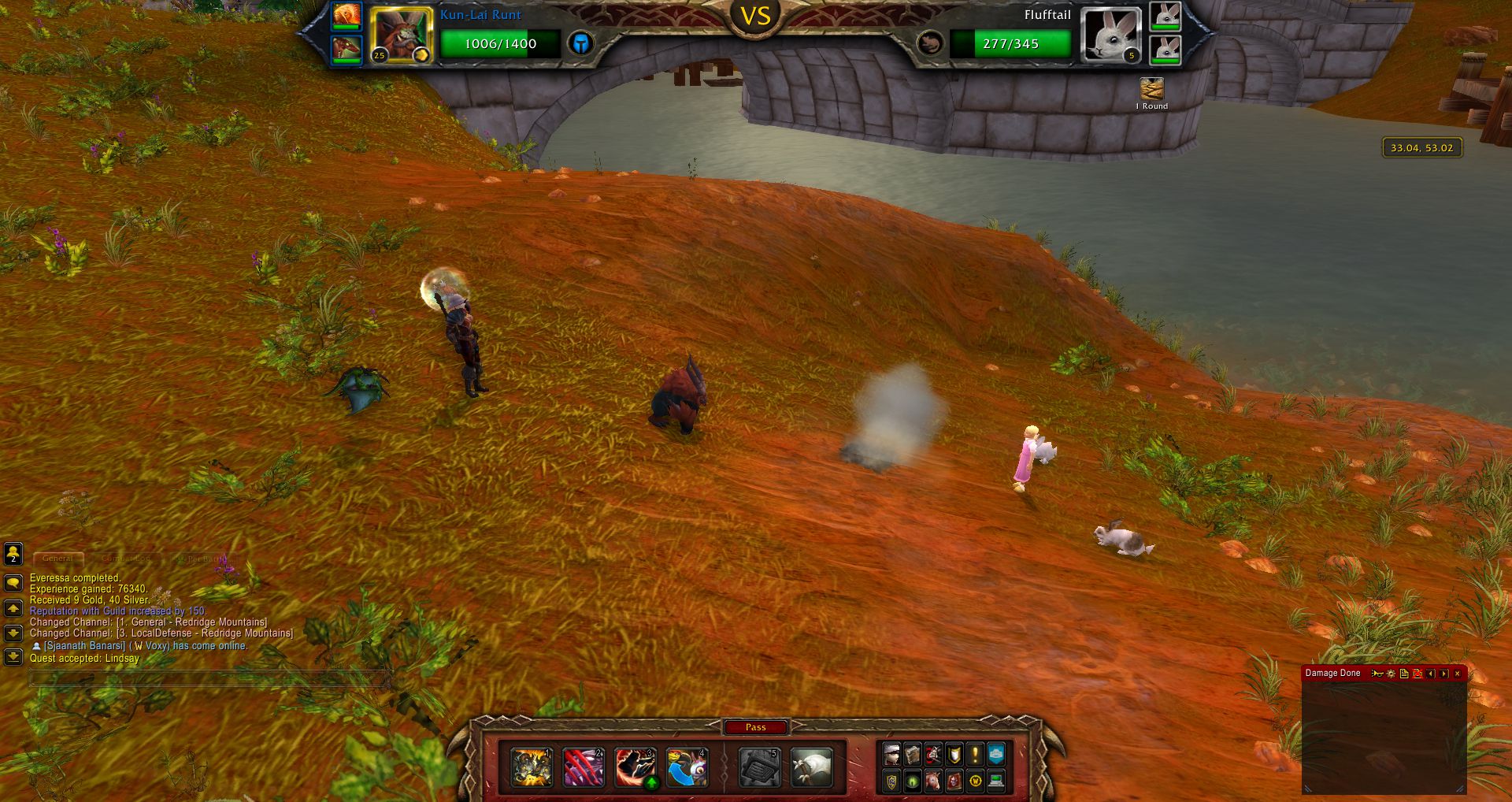Select Kun-Lai Runt's active pet portrait
This screenshot has width=1512, height=802.
401,34
